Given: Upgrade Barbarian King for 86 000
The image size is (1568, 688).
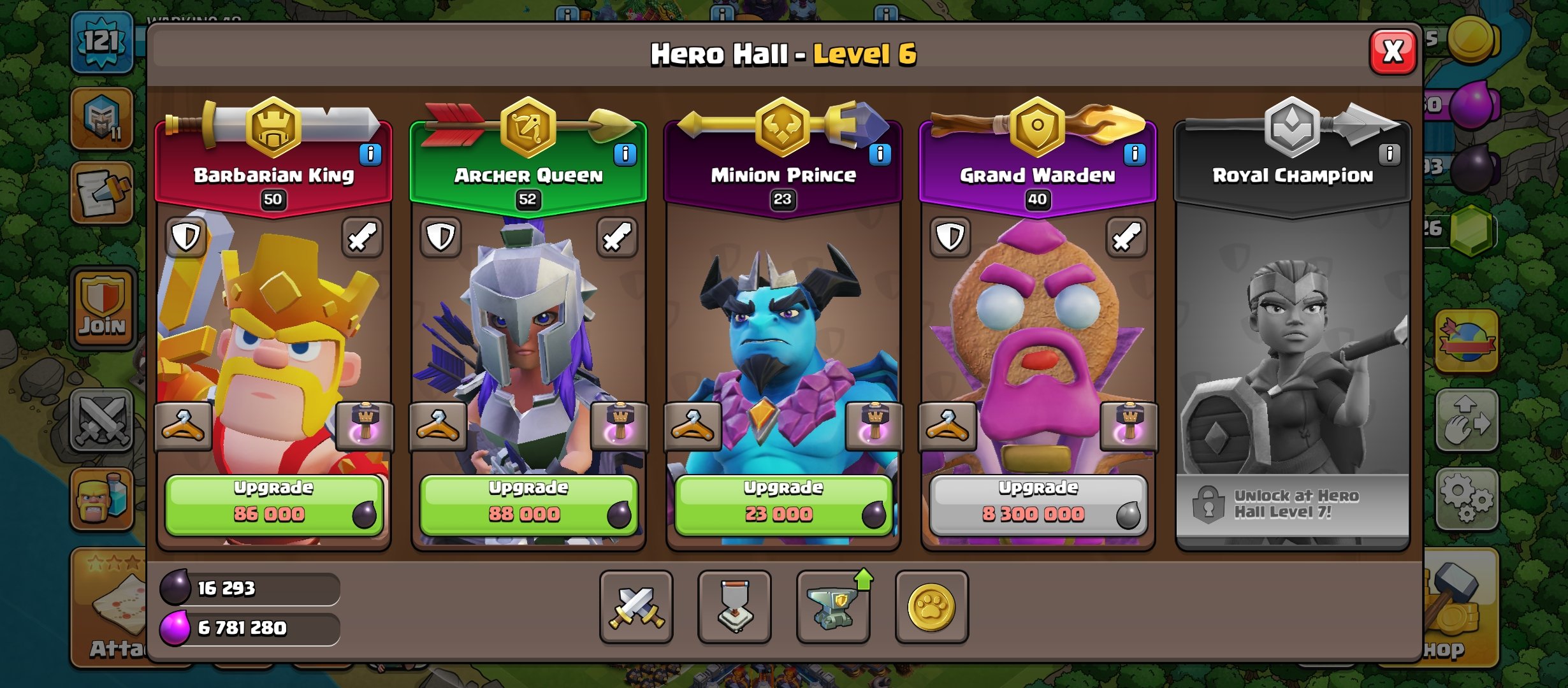Looking at the screenshot, I should point(273,505).
